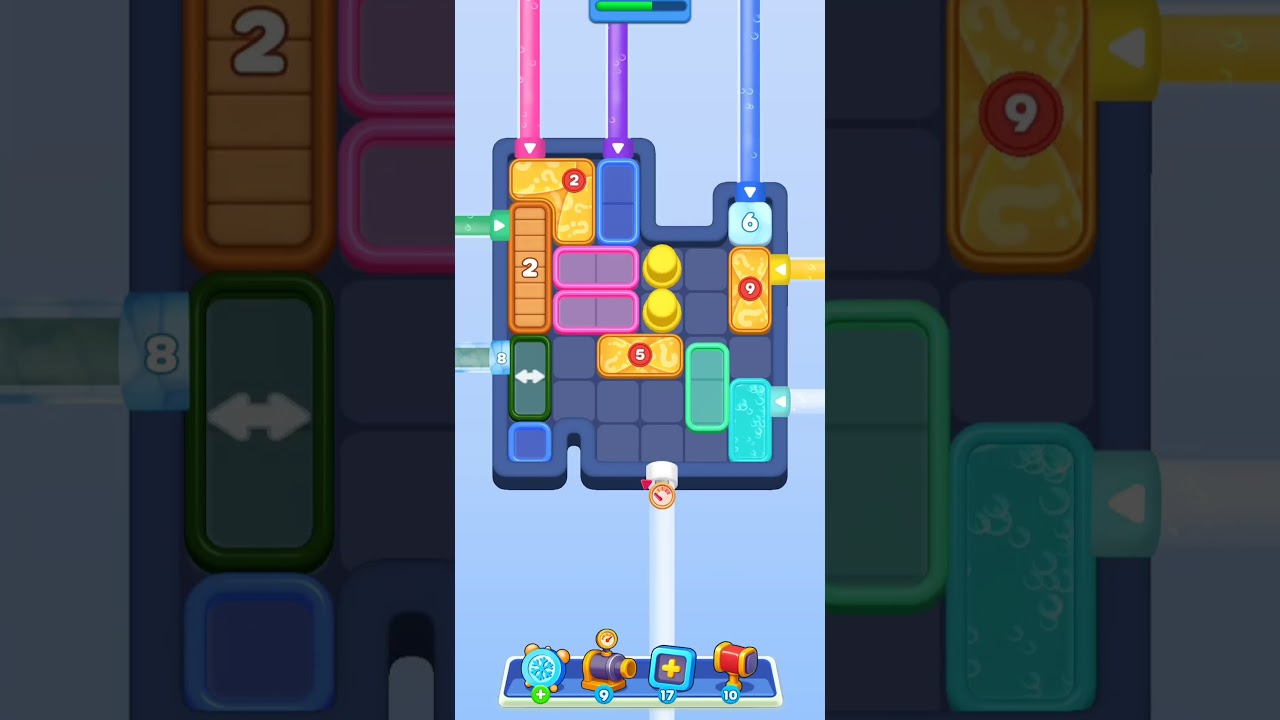1280x720 pixels.
Task: Tap the small blue square block at bottom-left
Action: (531, 441)
